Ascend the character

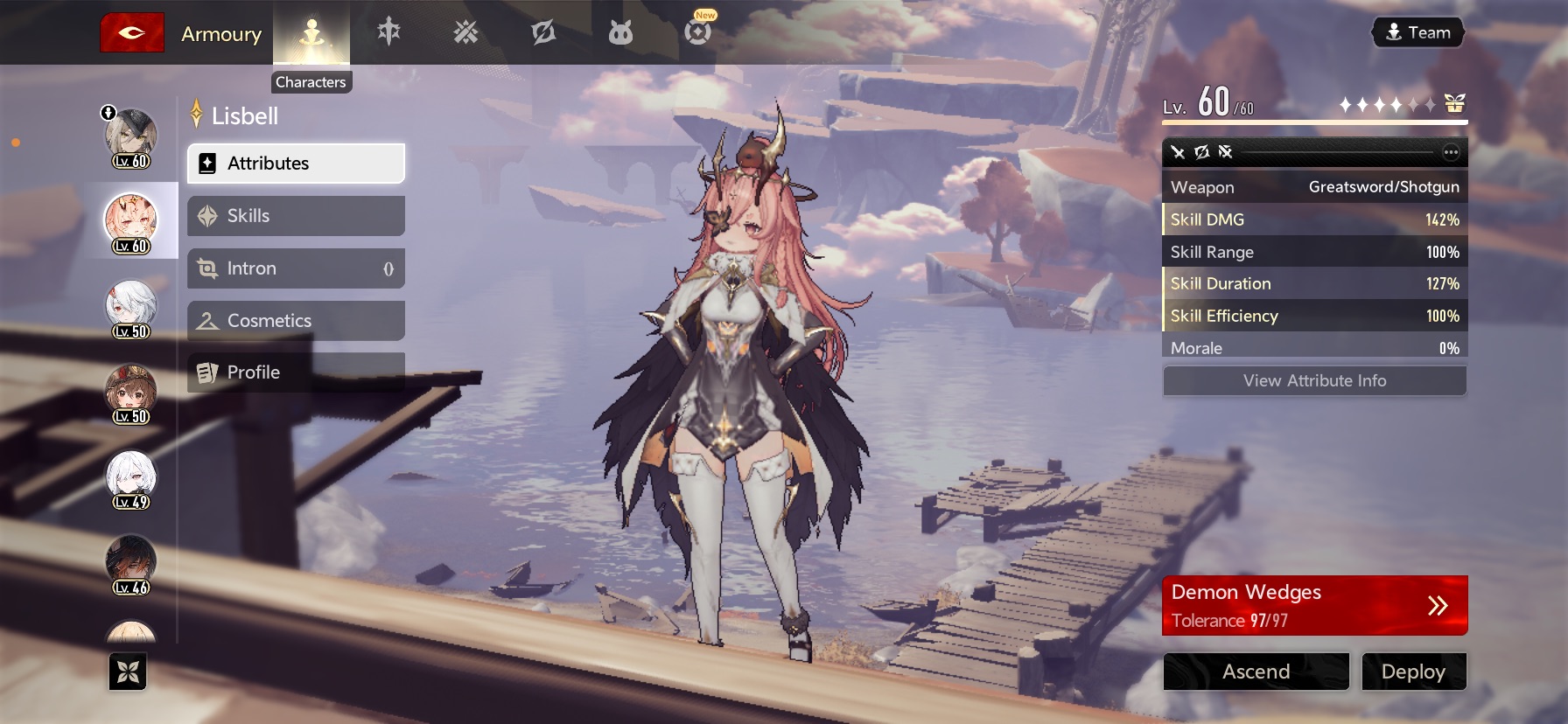tap(1256, 672)
